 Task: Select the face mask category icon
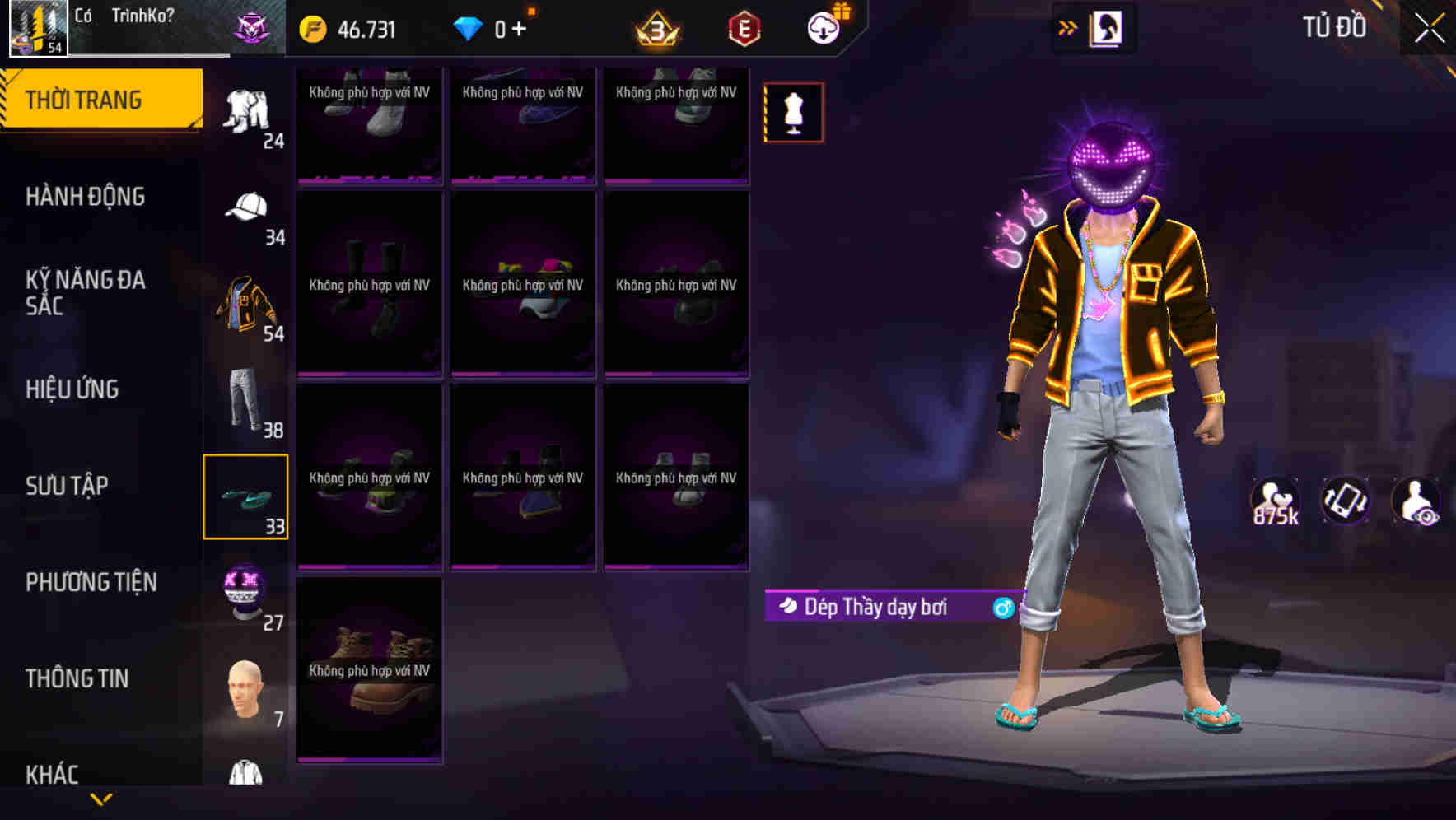click(x=246, y=593)
